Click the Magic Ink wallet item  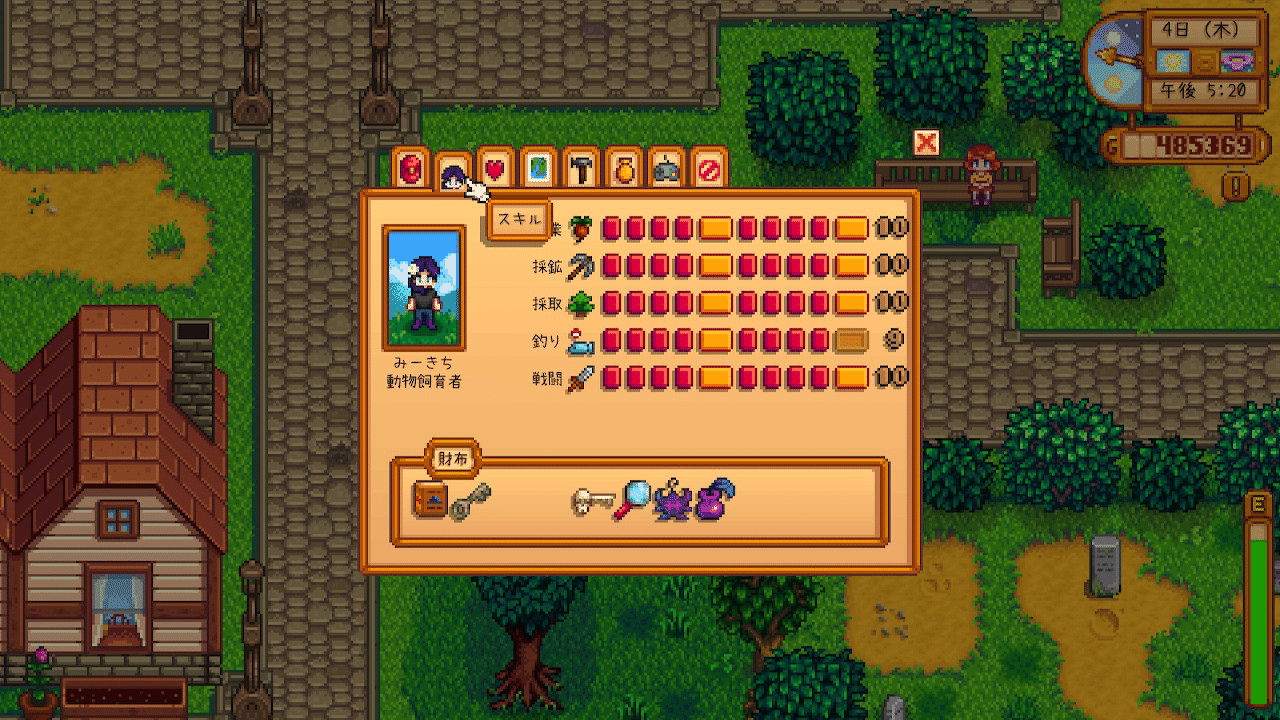(714, 500)
